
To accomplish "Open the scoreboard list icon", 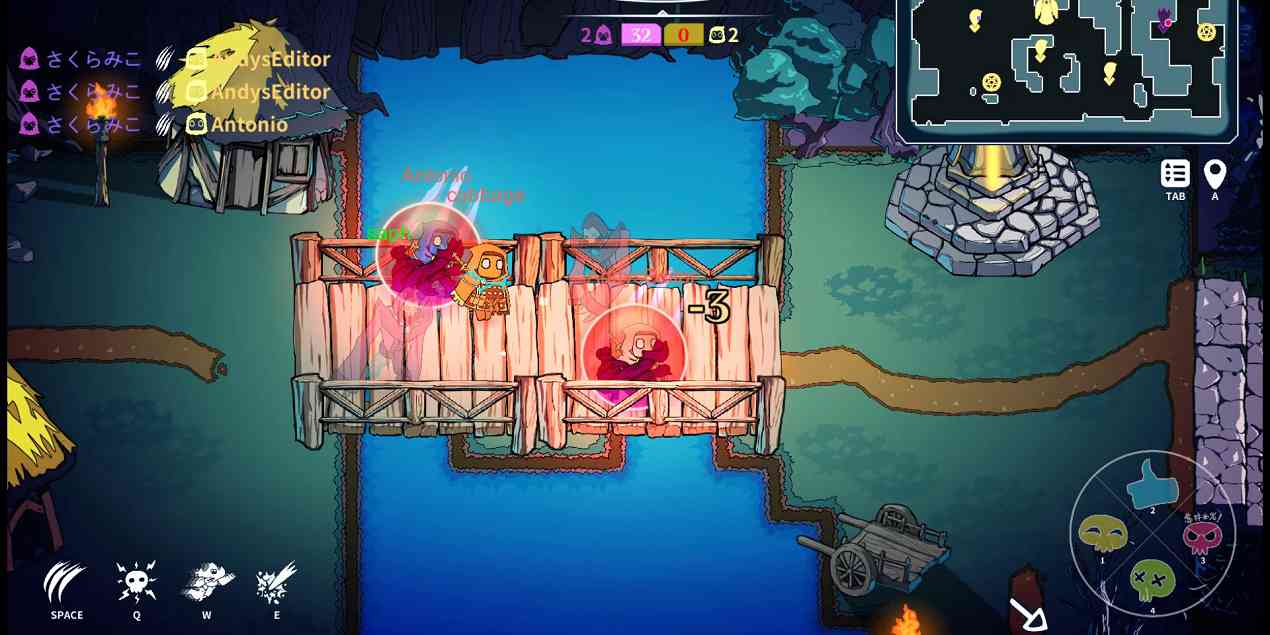I will (1175, 174).
